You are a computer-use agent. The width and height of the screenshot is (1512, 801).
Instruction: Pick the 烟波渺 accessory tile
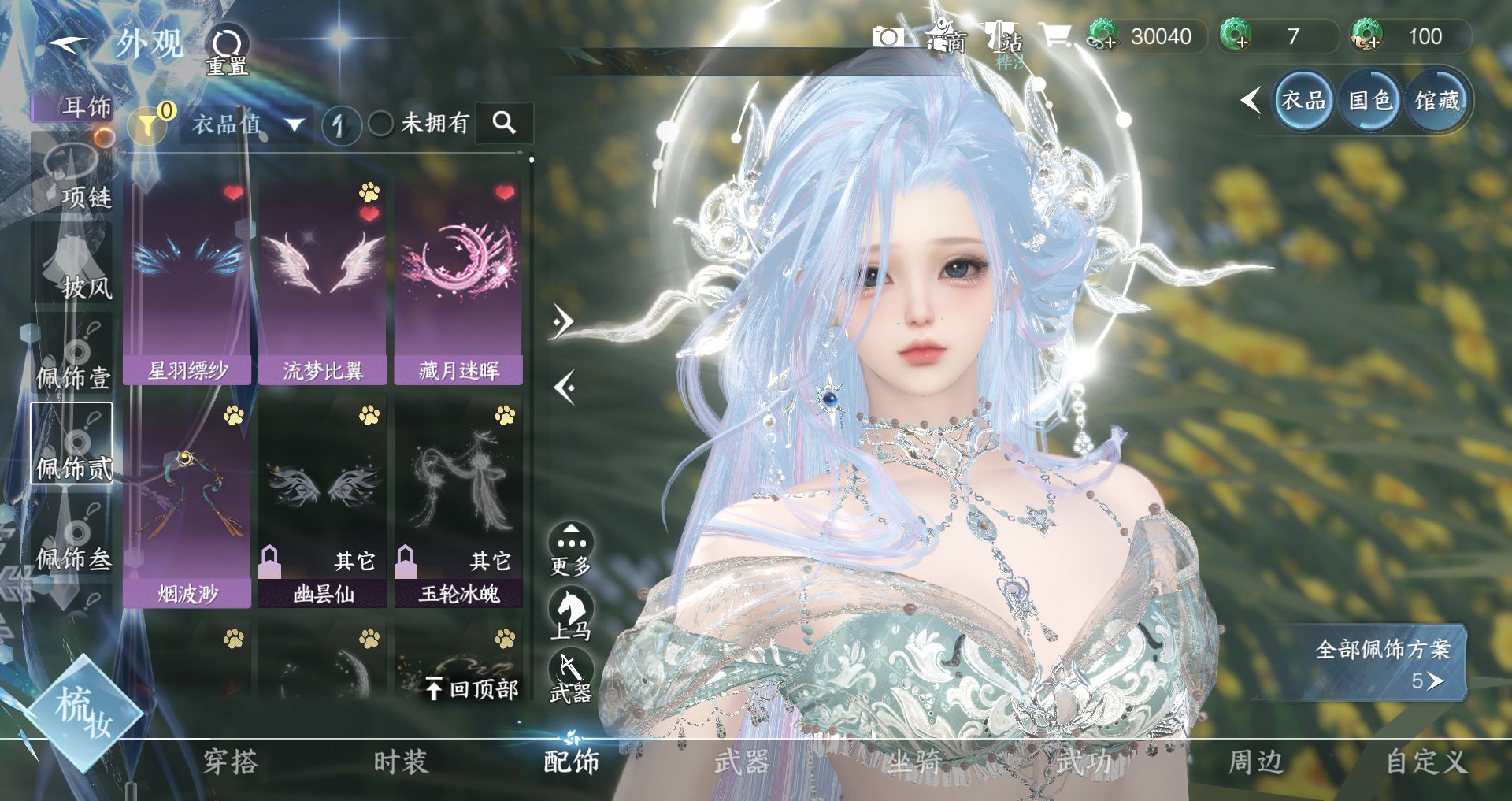pos(187,504)
